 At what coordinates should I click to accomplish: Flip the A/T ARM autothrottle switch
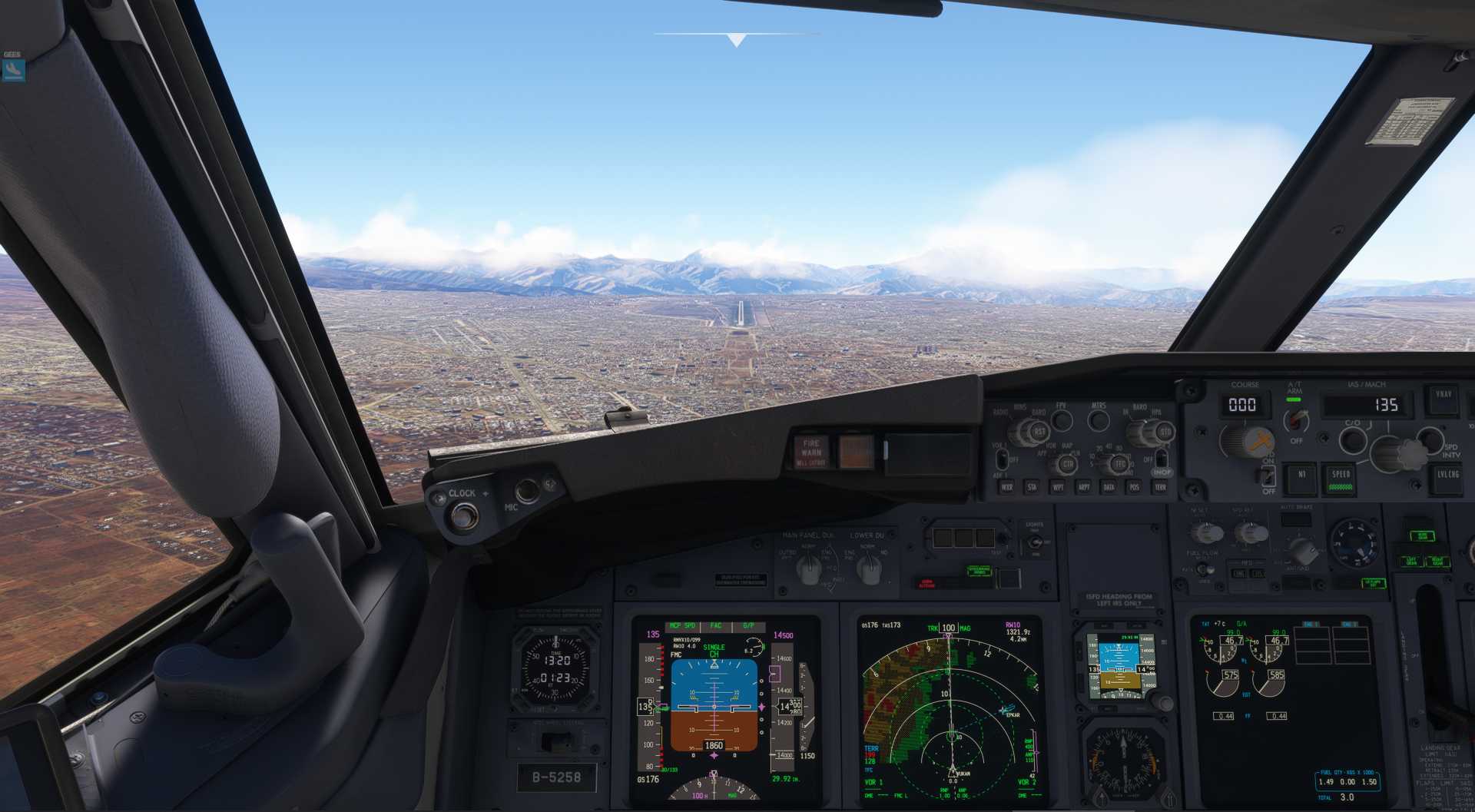click(x=1297, y=419)
